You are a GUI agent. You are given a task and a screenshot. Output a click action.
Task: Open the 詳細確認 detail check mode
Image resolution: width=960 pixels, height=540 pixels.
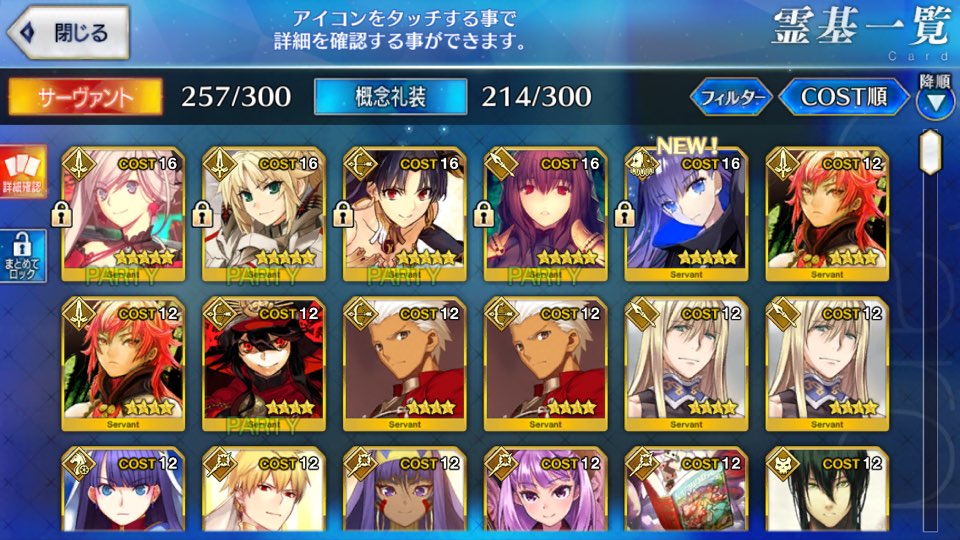click(22, 174)
